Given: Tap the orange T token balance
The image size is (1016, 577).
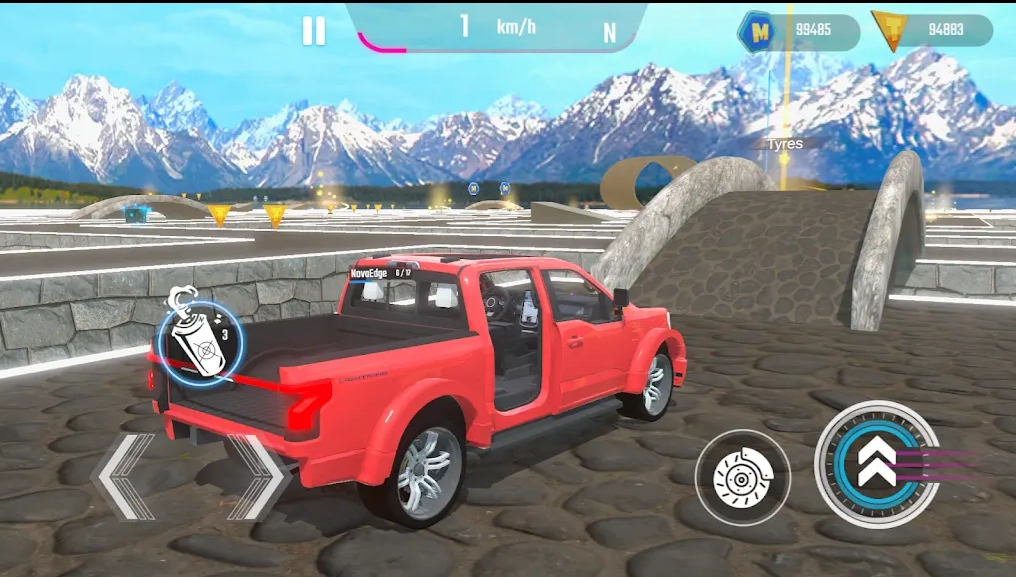Looking at the screenshot, I should [932, 30].
